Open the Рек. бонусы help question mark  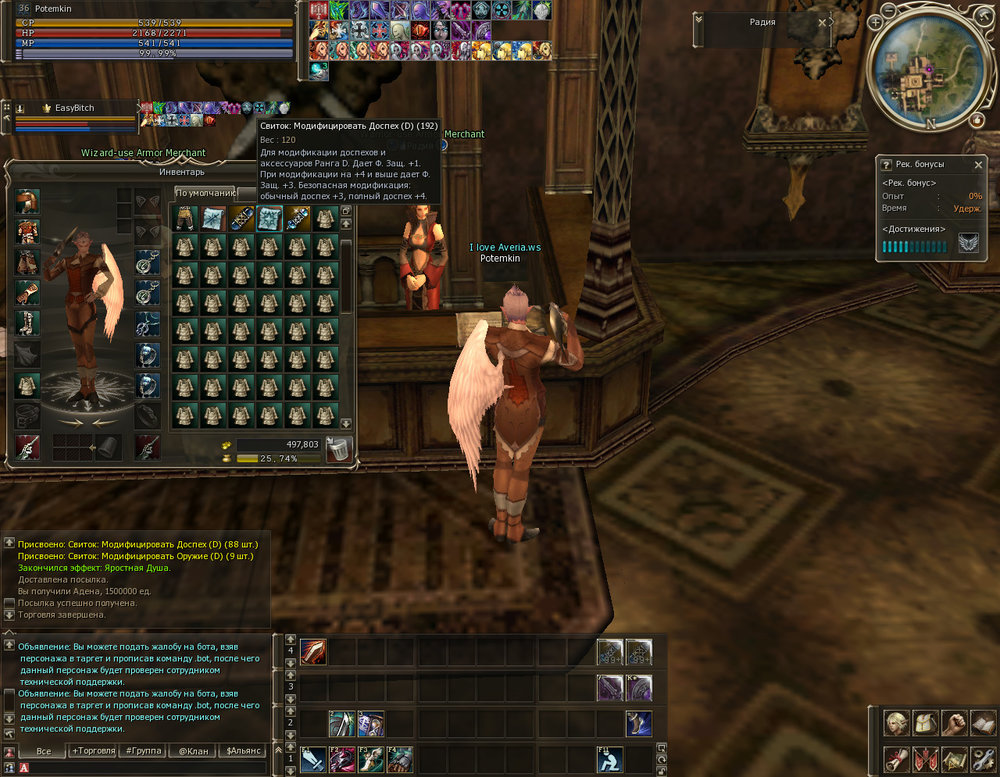point(885,164)
